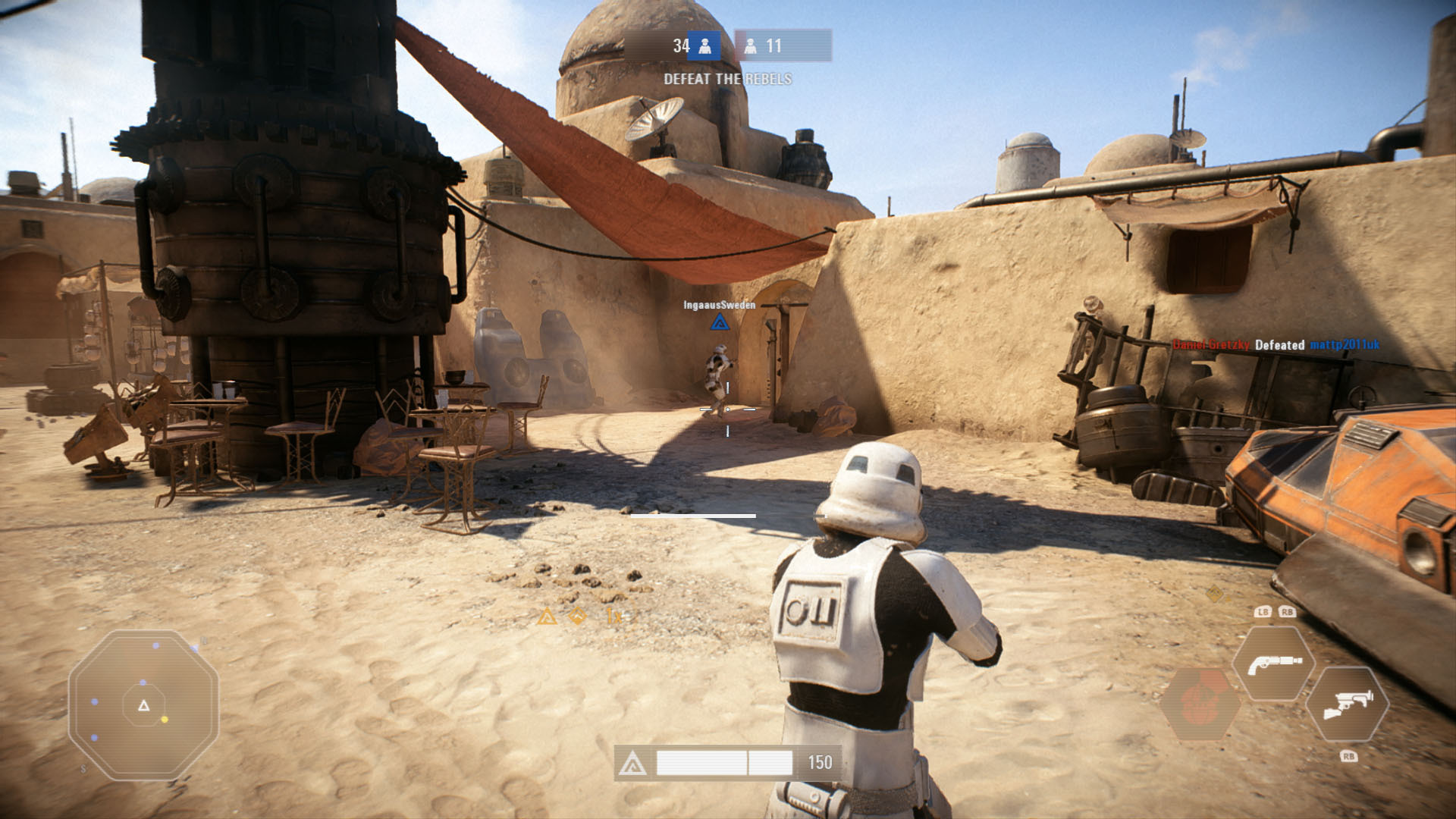
Task: Click the class emblem beside the health bar
Action: point(632,763)
